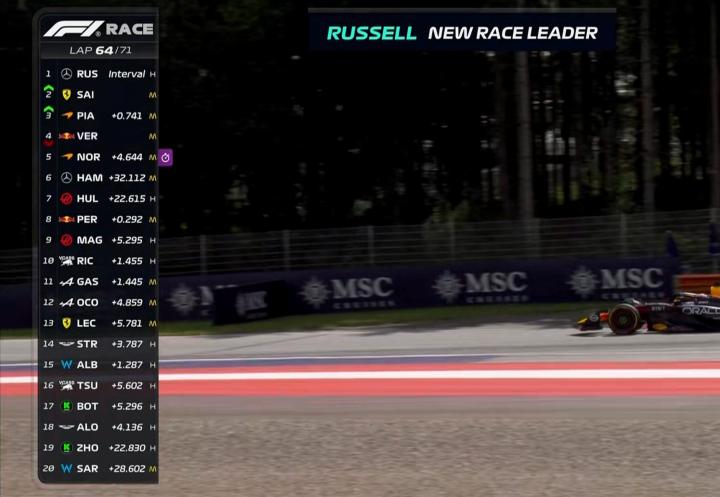This screenshot has width=720, height=497.
Task: Click the purple stopwatch icon beside NOR
Action: coord(166,157)
